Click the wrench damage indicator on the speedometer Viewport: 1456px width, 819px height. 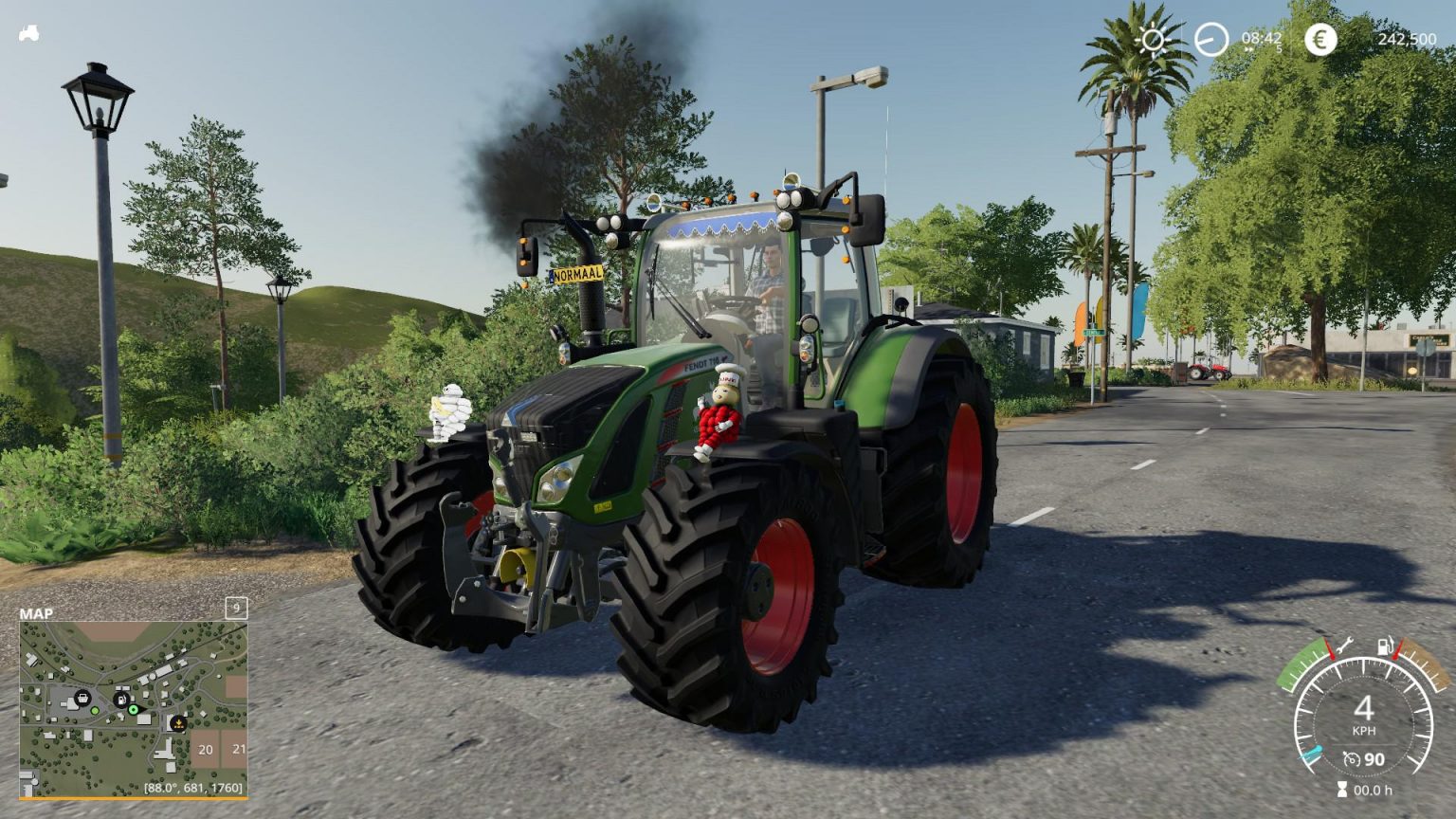click(1345, 646)
